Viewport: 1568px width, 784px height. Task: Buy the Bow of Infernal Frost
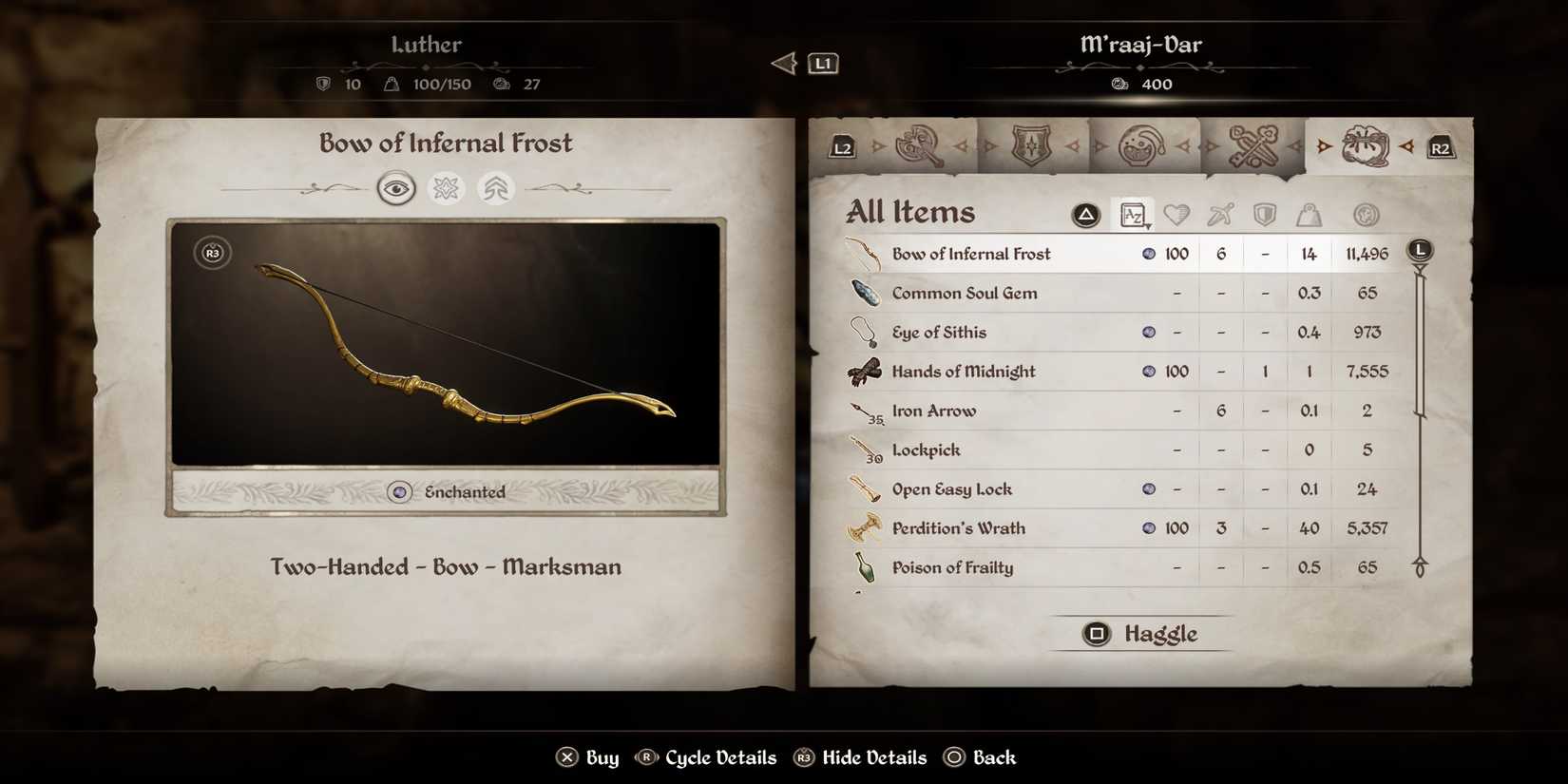(x=586, y=757)
